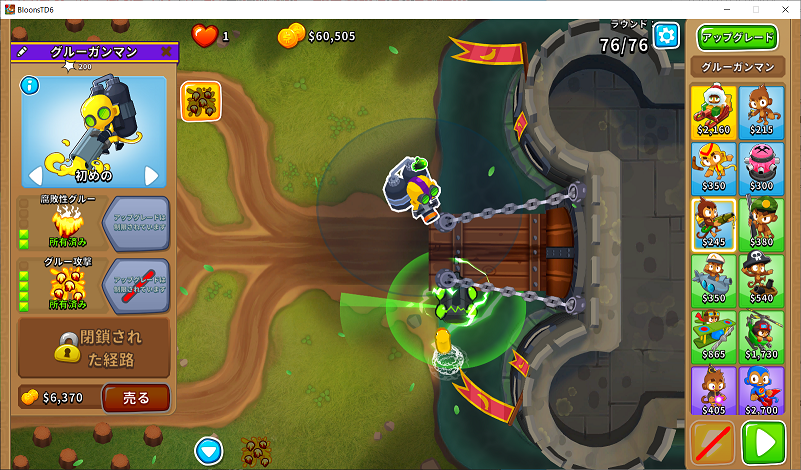Start the next round with play button
801x470 pixels.
763,443
